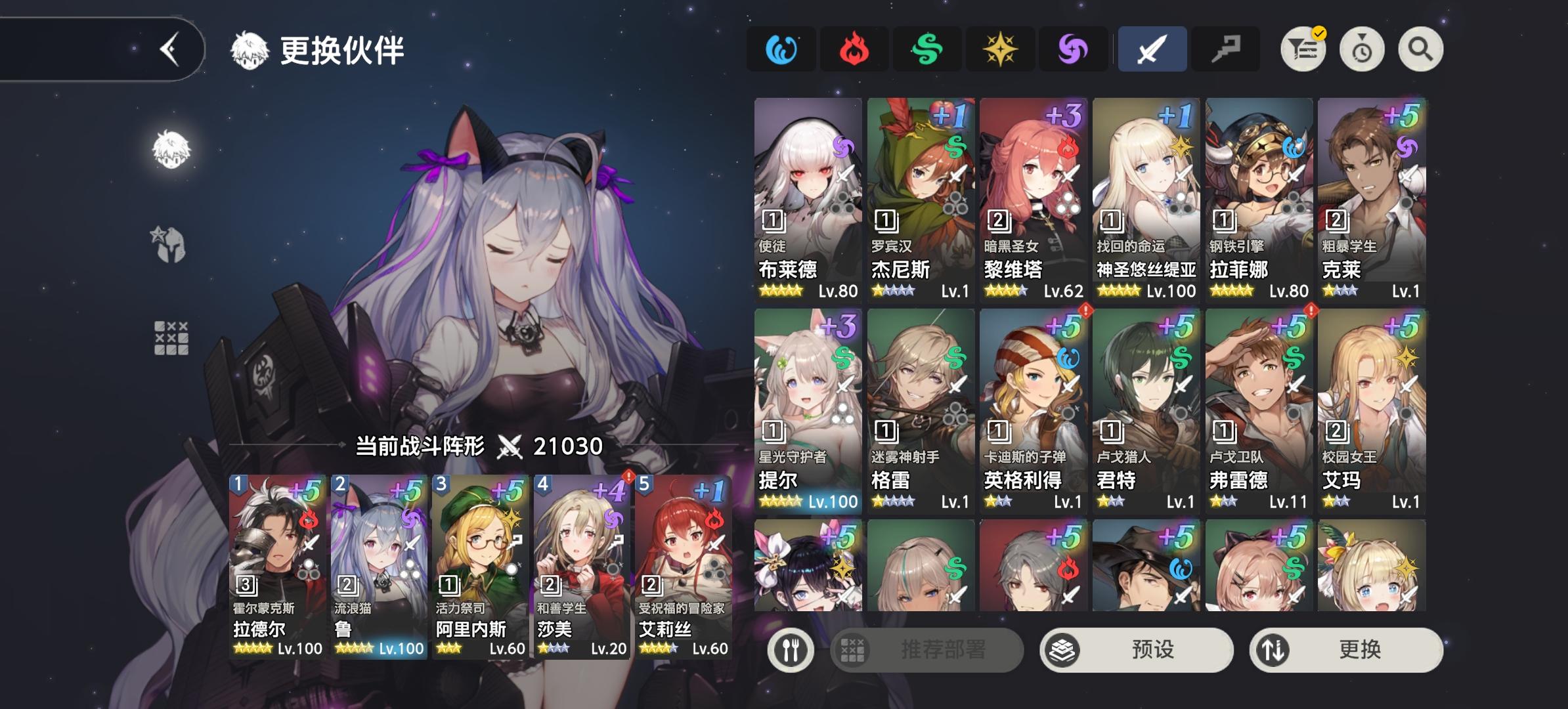Tap the back arrow next to 更换伙伴
This screenshot has height=709, width=1568.
point(169,48)
